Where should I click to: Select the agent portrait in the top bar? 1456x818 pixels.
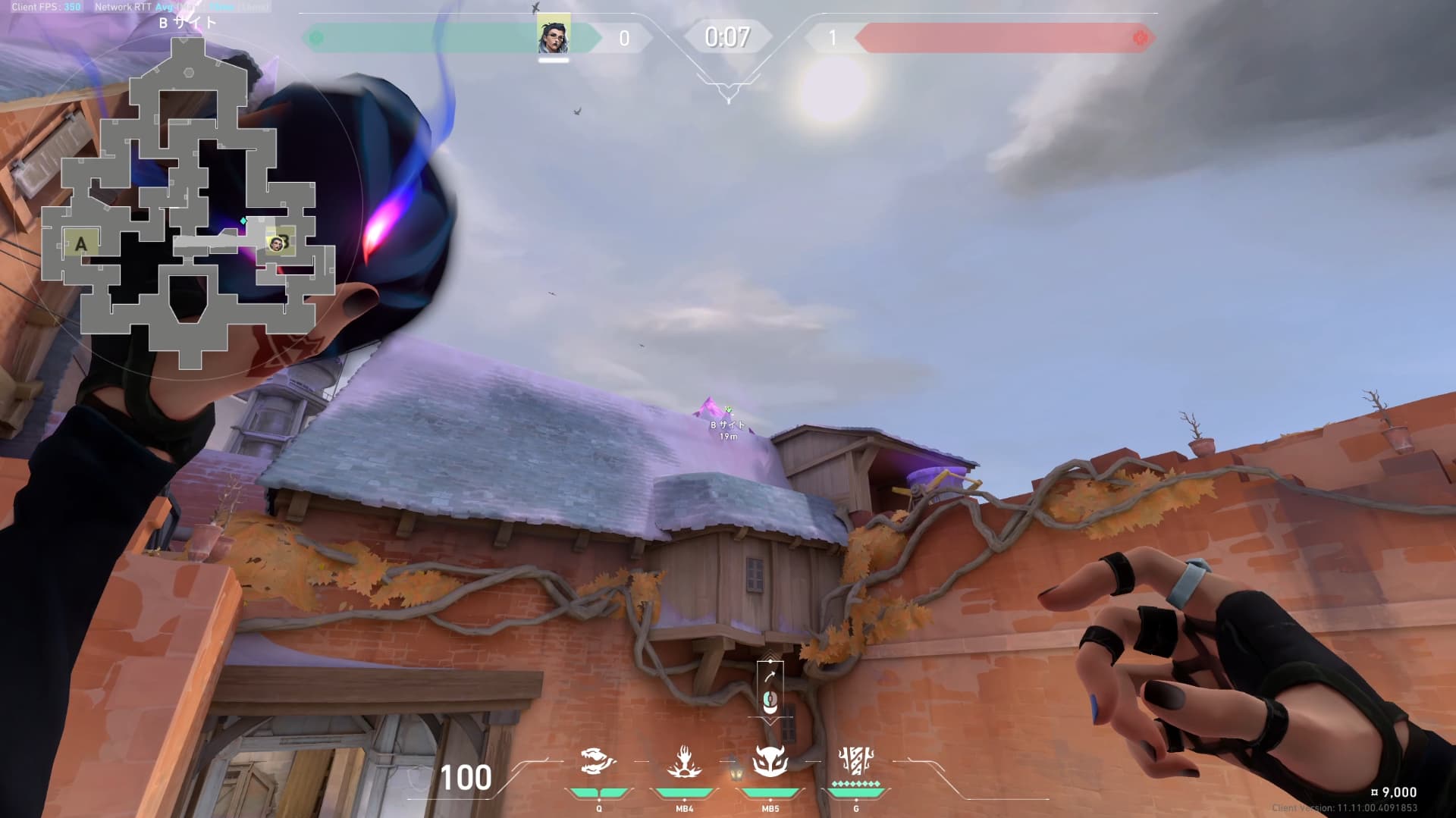(554, 35)
